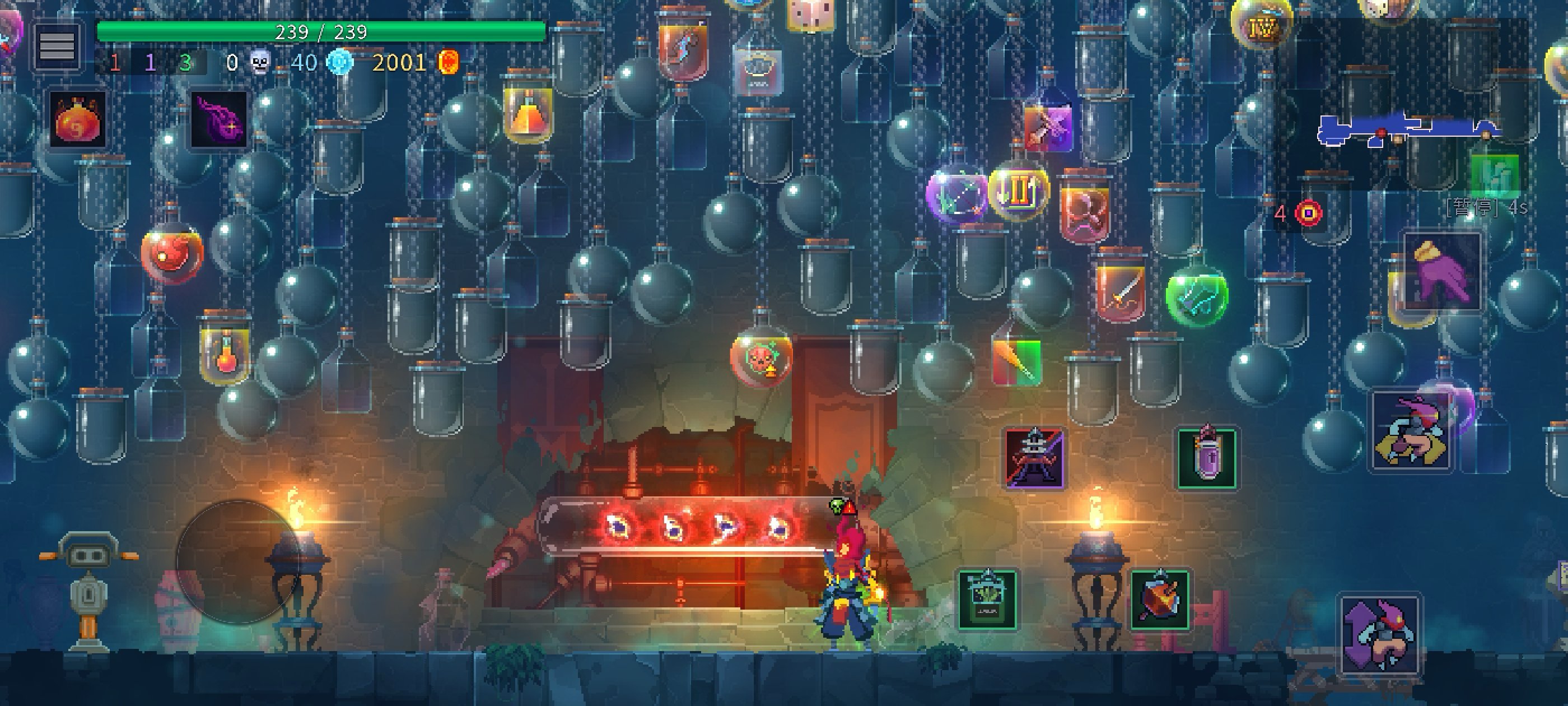
Task: Tap the orange pouch mutation icon
Action: tap(78, 119)
